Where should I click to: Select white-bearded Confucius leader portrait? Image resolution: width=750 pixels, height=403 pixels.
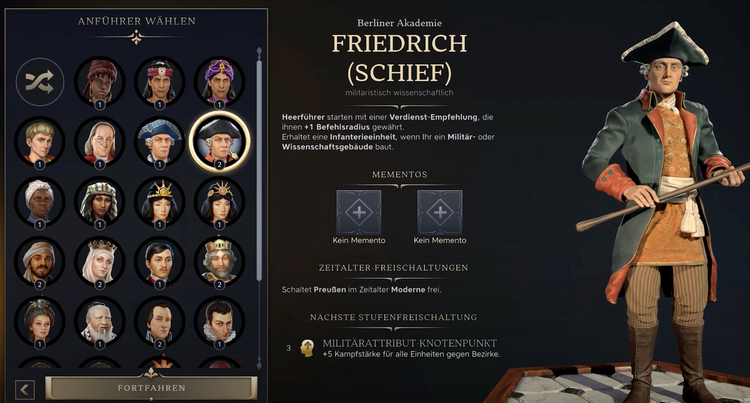[100, 320]
